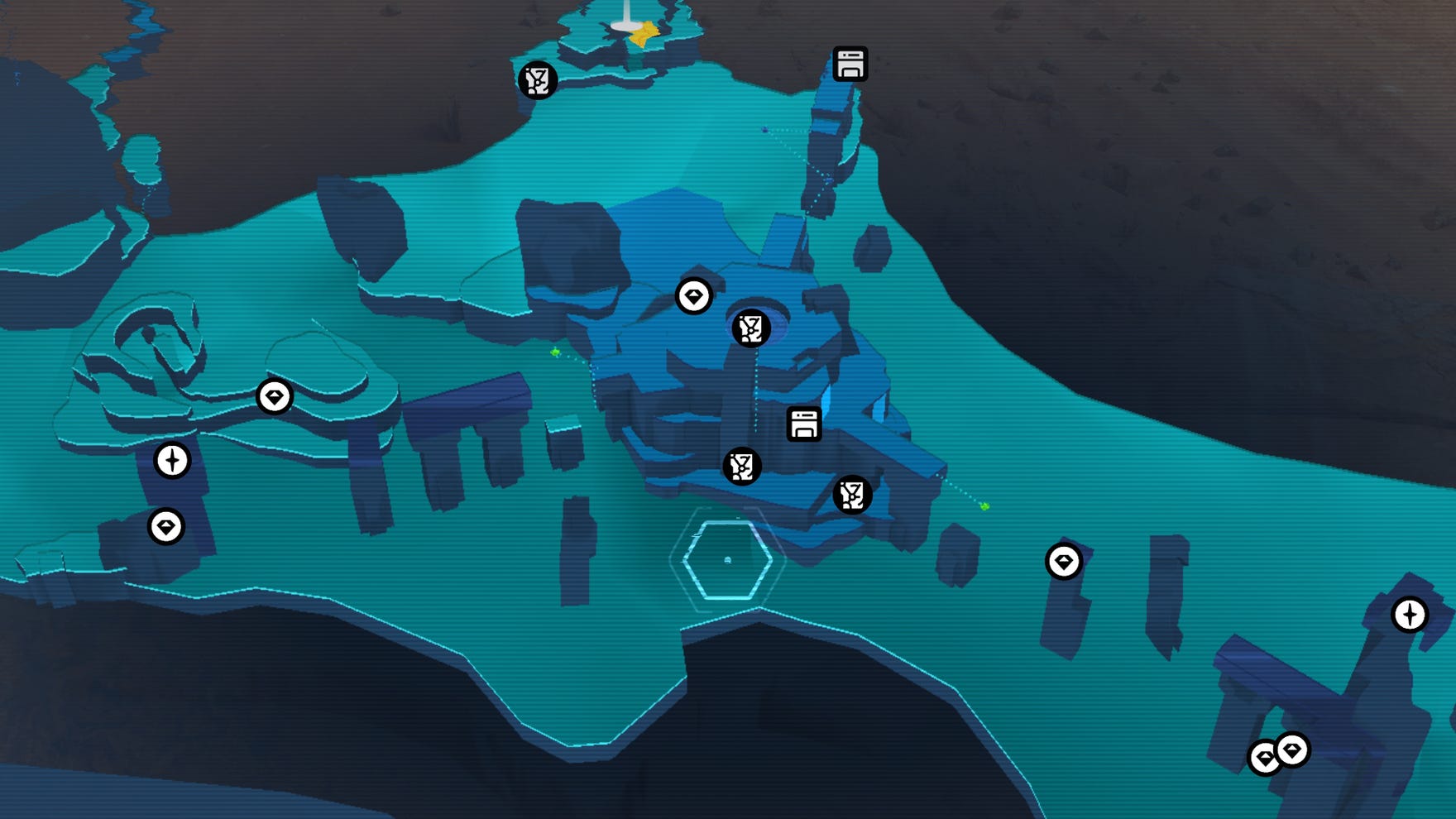
Task: Select the left gem of the overlapping pair
Action: tap(1264, 757)
